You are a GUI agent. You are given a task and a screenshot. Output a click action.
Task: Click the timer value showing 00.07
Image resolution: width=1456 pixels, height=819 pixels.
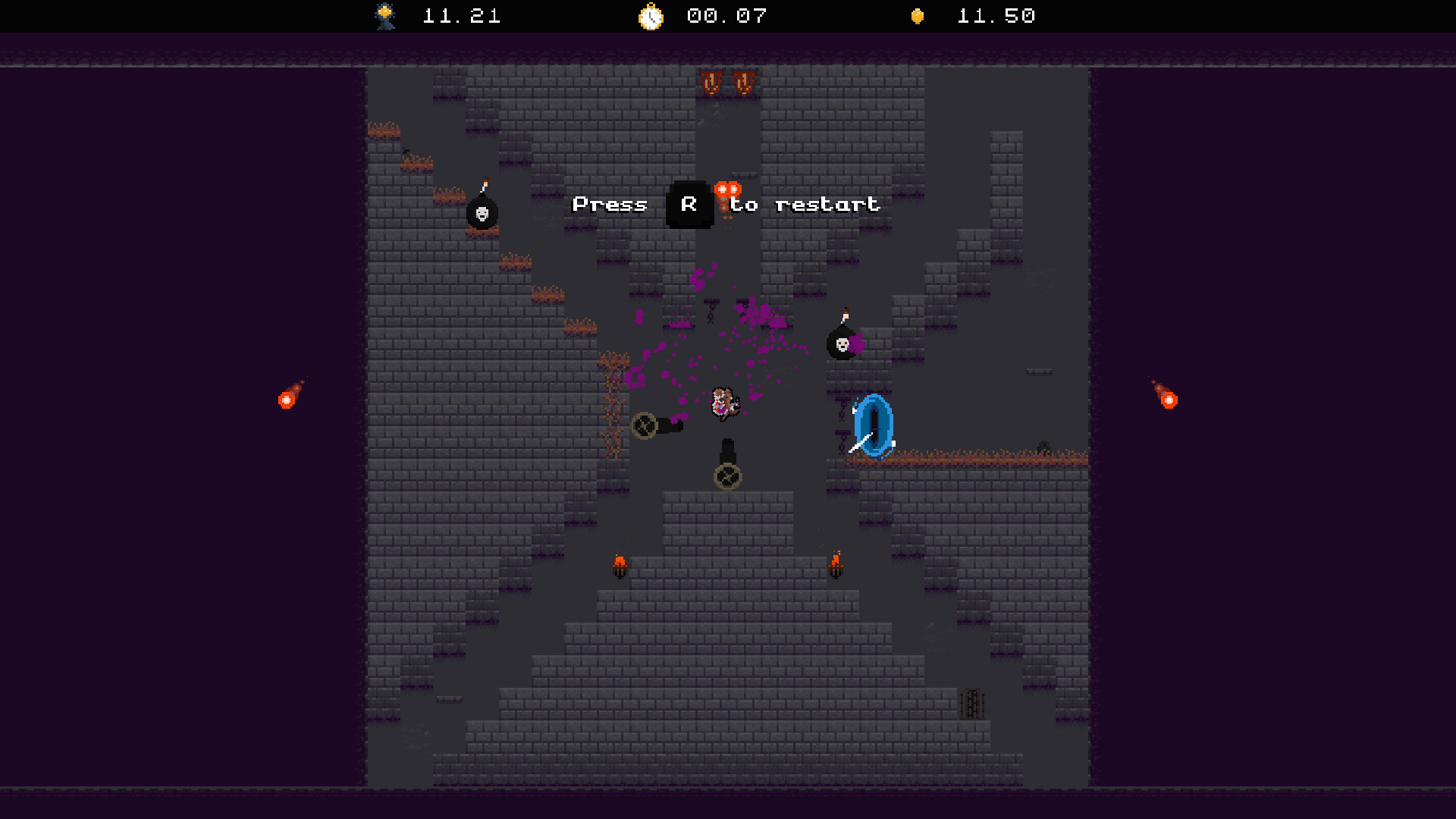[x=726, y=16]
